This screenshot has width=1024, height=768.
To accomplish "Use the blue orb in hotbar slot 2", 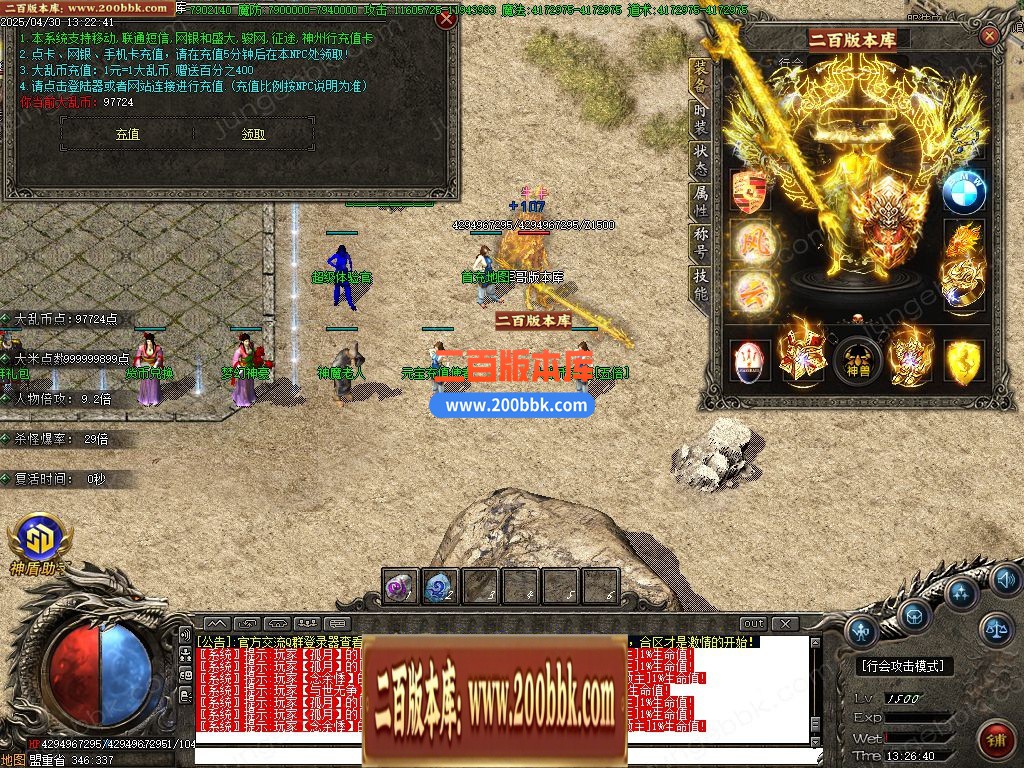I will point(440,587).
